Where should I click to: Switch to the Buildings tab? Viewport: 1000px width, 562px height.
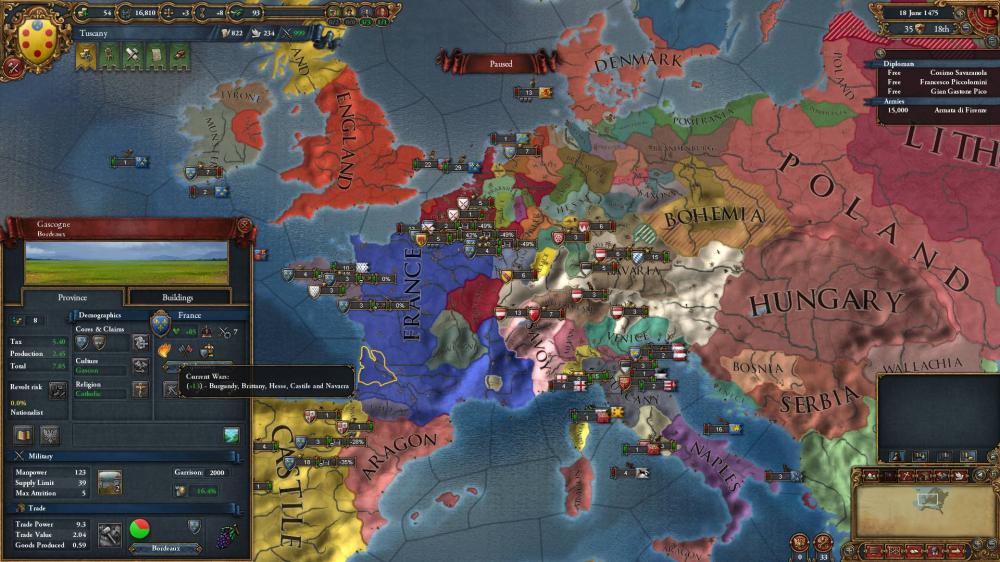[178, 297]
